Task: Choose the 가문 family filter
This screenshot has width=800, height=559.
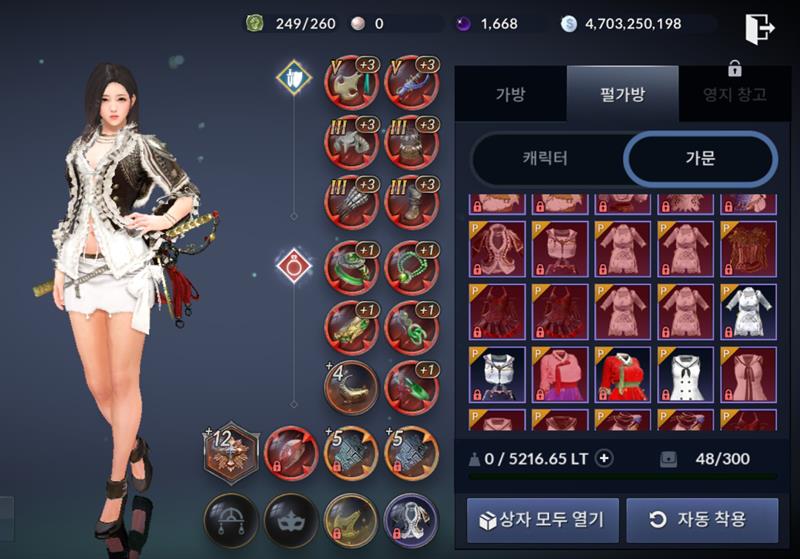Action: pyautogui.click(x=700, y=159)
